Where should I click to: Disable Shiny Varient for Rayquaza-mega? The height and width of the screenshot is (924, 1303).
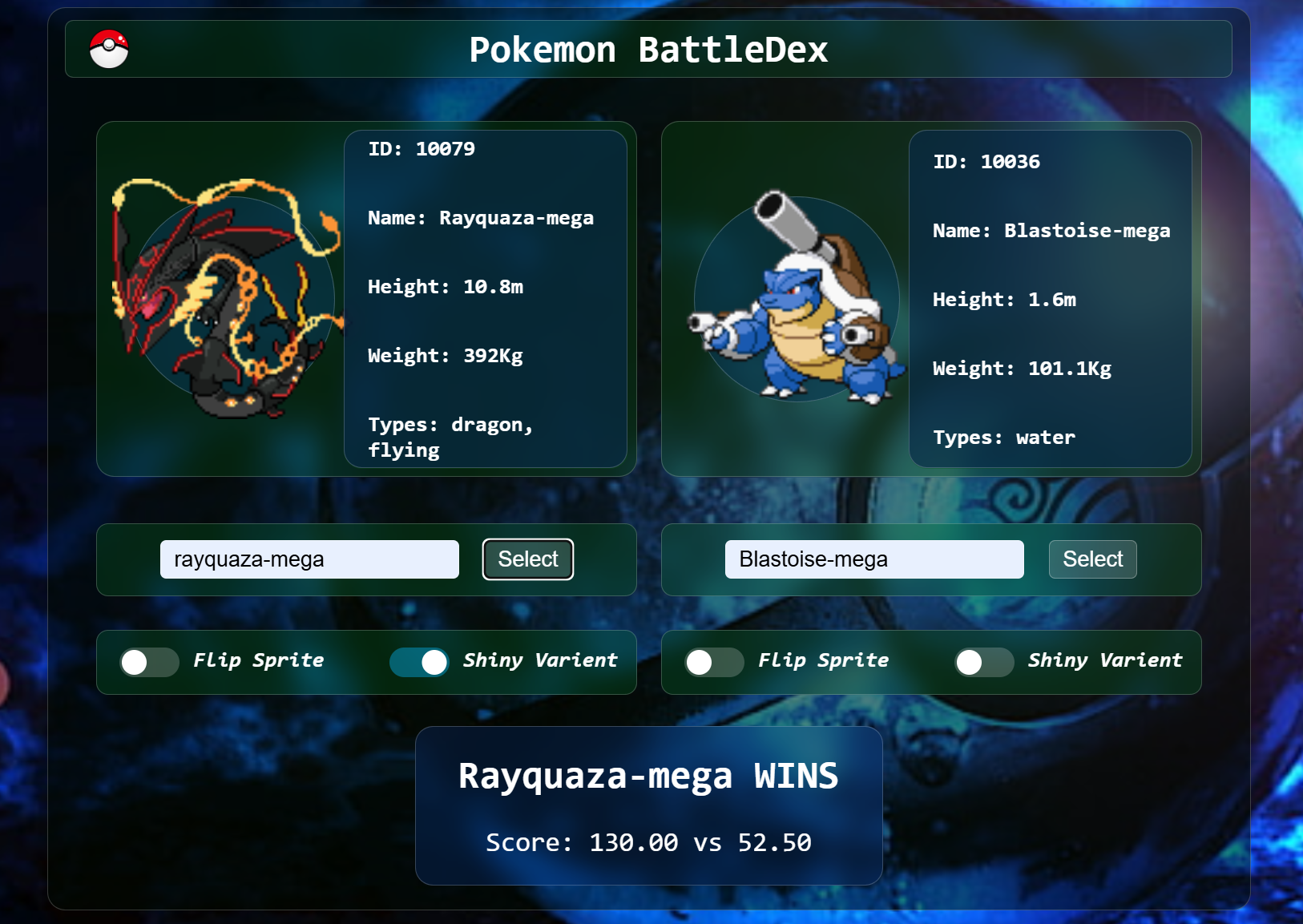point(419,661)
